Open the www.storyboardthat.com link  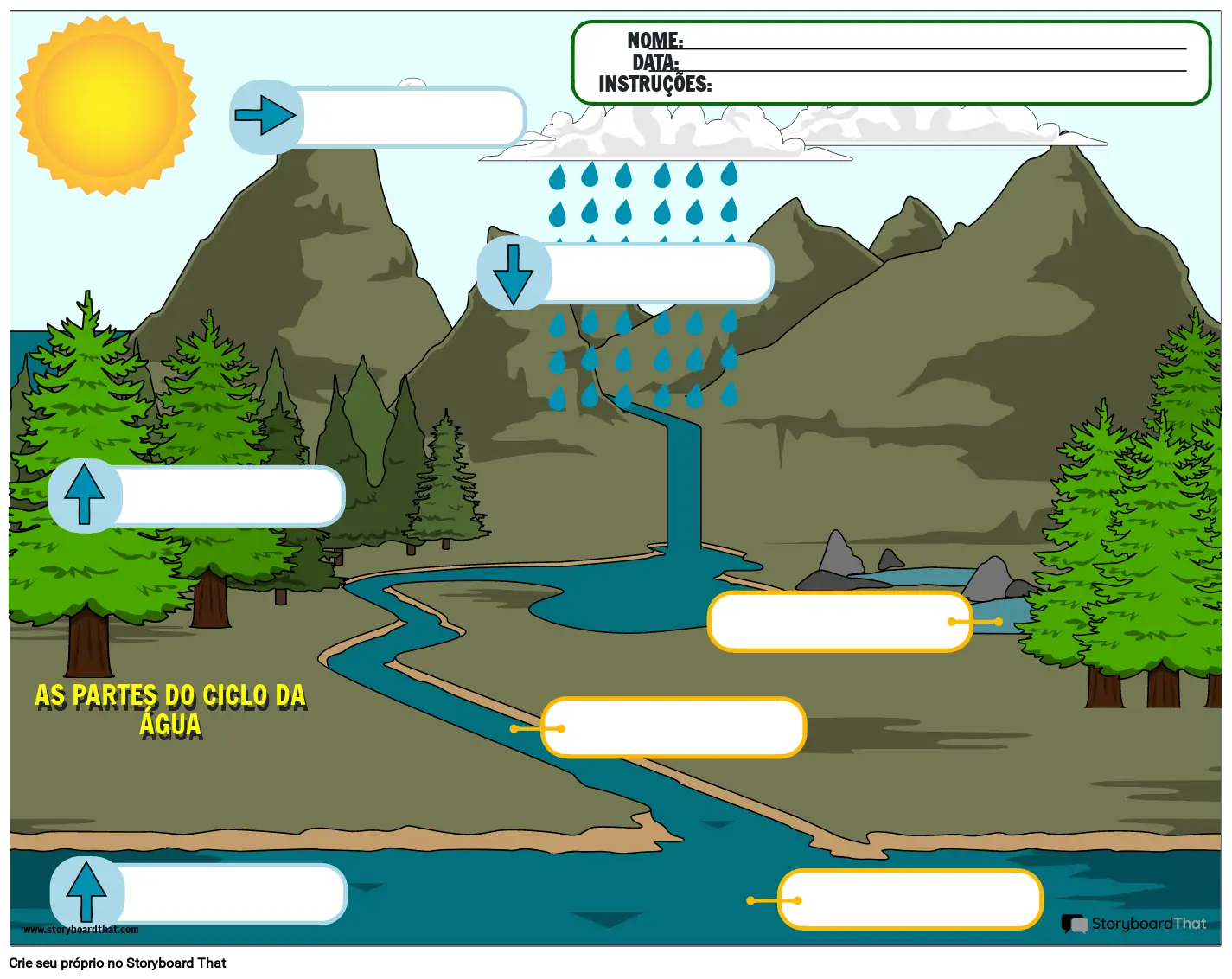click(81, 930)
